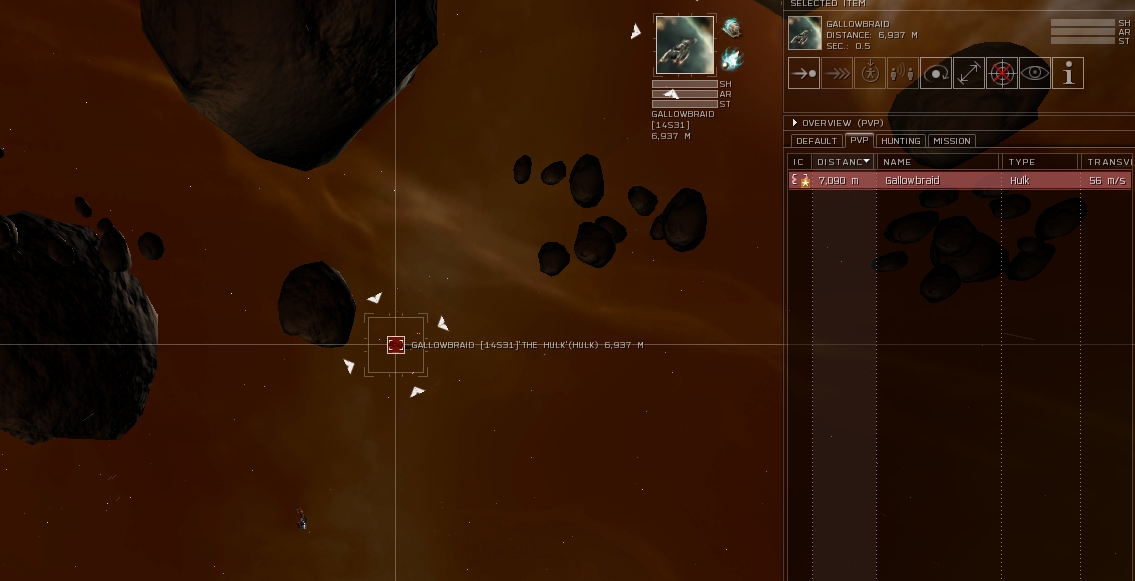
Task: Click the Selected Item ship thumbnail
Action: pyautogui.click(x=804, y=33)
